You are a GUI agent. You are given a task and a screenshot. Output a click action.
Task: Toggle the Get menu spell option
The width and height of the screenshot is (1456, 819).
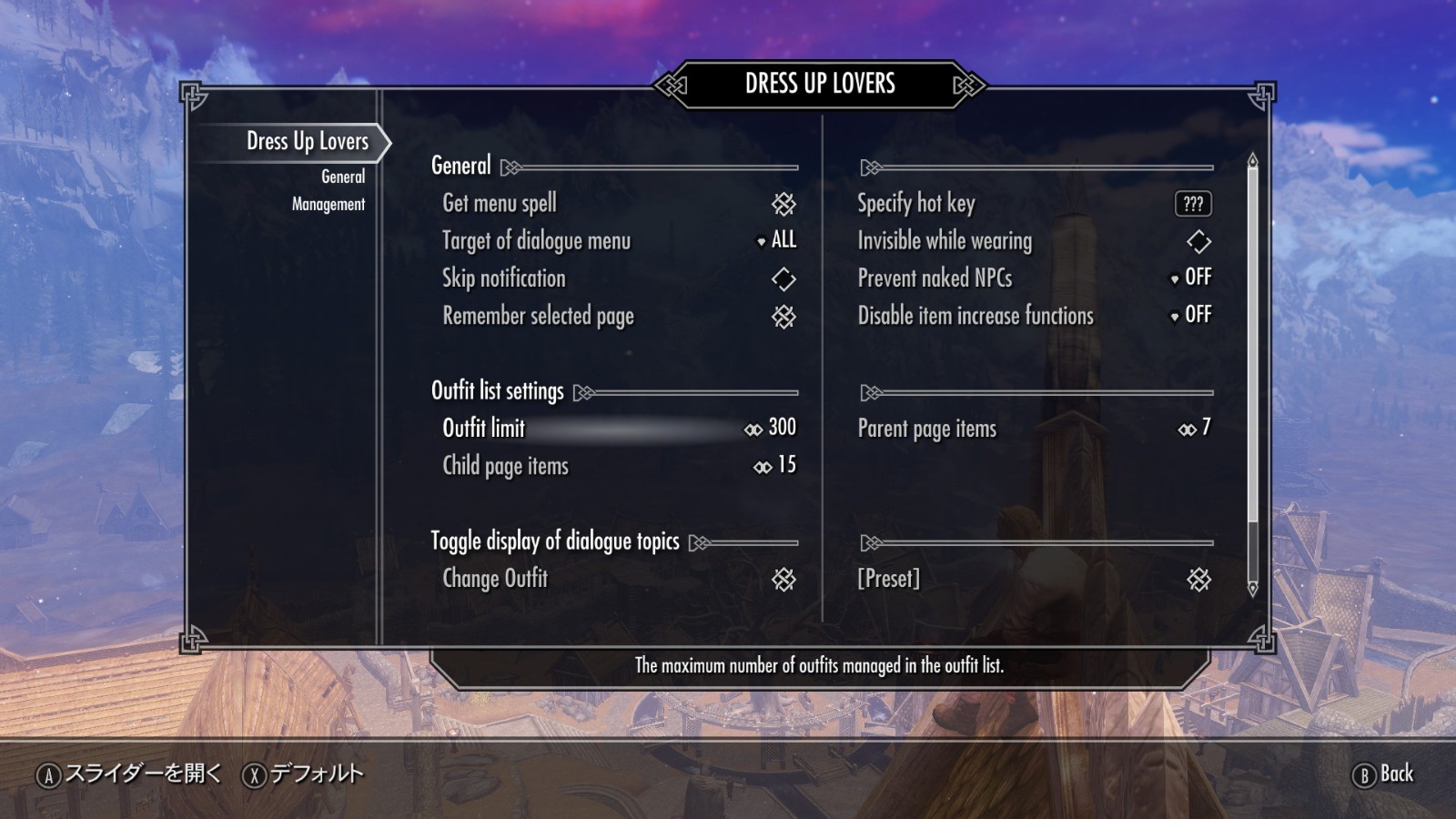(783, 204)
